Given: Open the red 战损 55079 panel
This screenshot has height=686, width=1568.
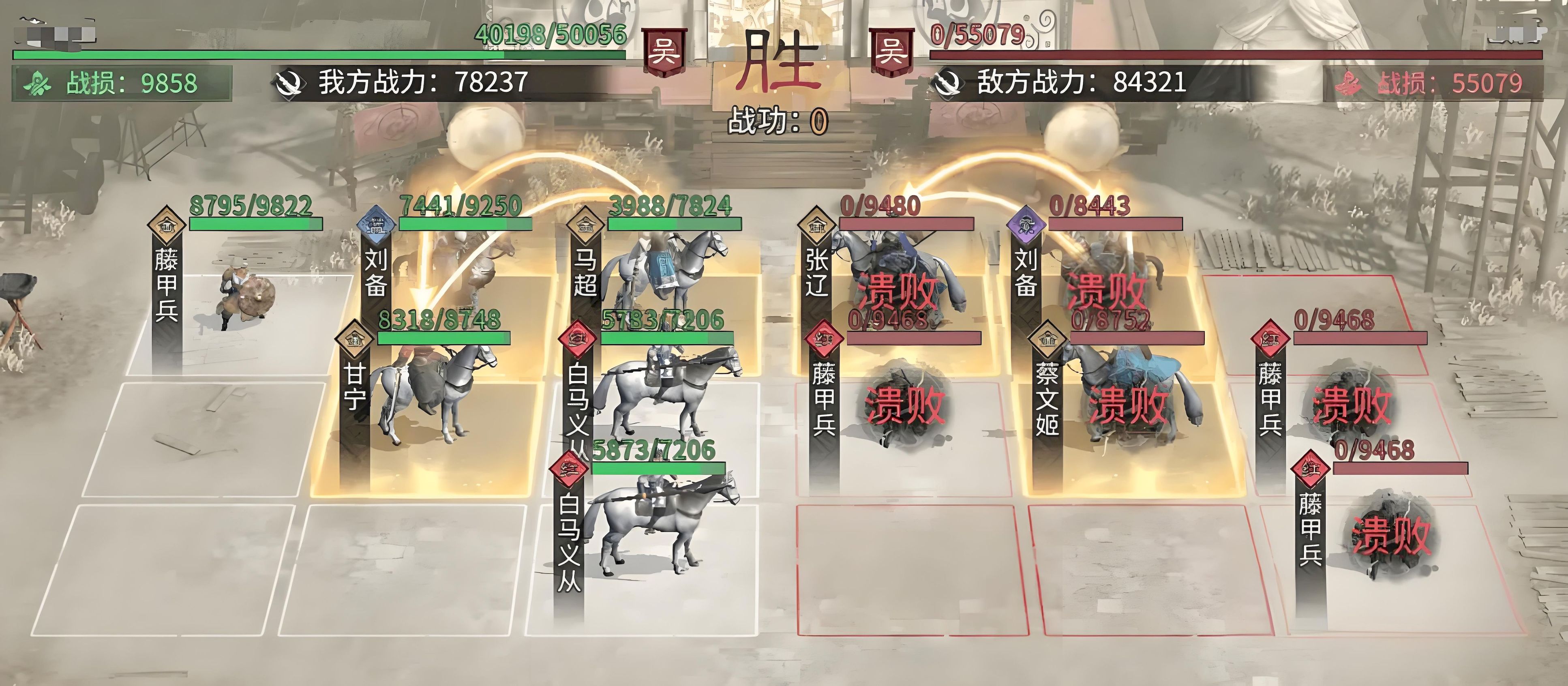Looking at the screenshot, I should [1433, 84].
